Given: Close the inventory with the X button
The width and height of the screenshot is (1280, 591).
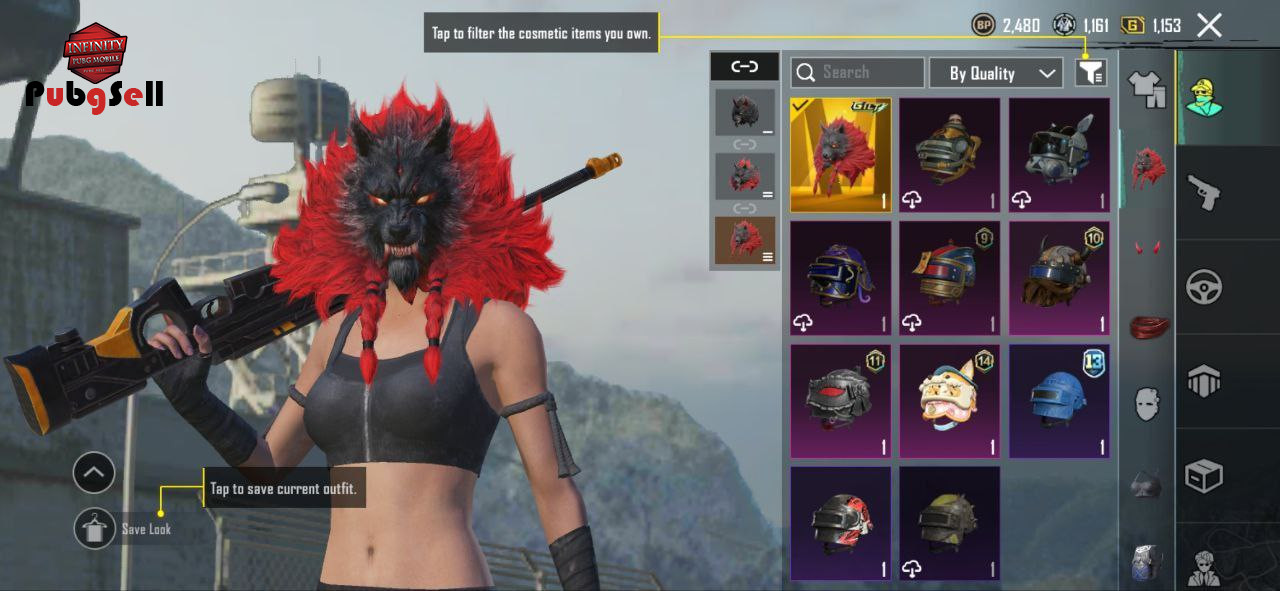Looking at the screenshot, I should pos(1209,26).
